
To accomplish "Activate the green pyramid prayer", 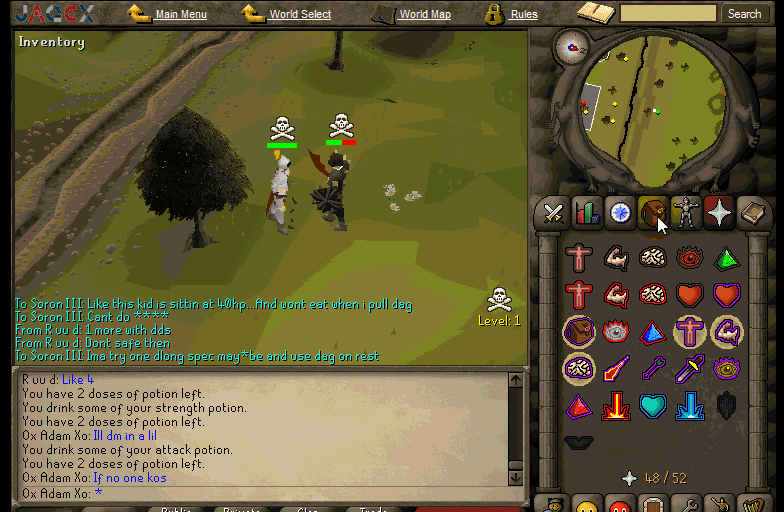I will [726, 259].
